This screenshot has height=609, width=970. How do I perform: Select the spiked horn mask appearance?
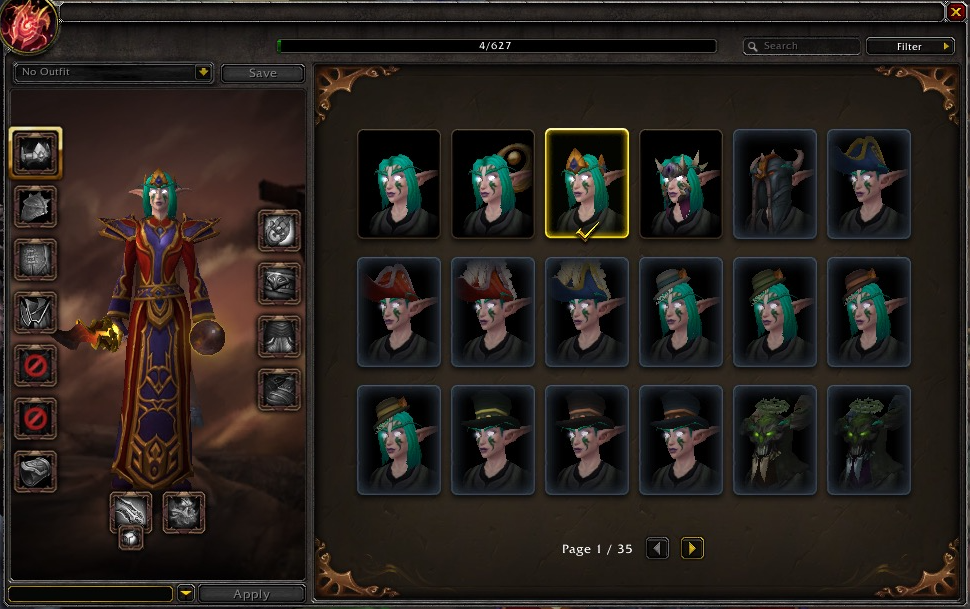(x=681, y=184)
